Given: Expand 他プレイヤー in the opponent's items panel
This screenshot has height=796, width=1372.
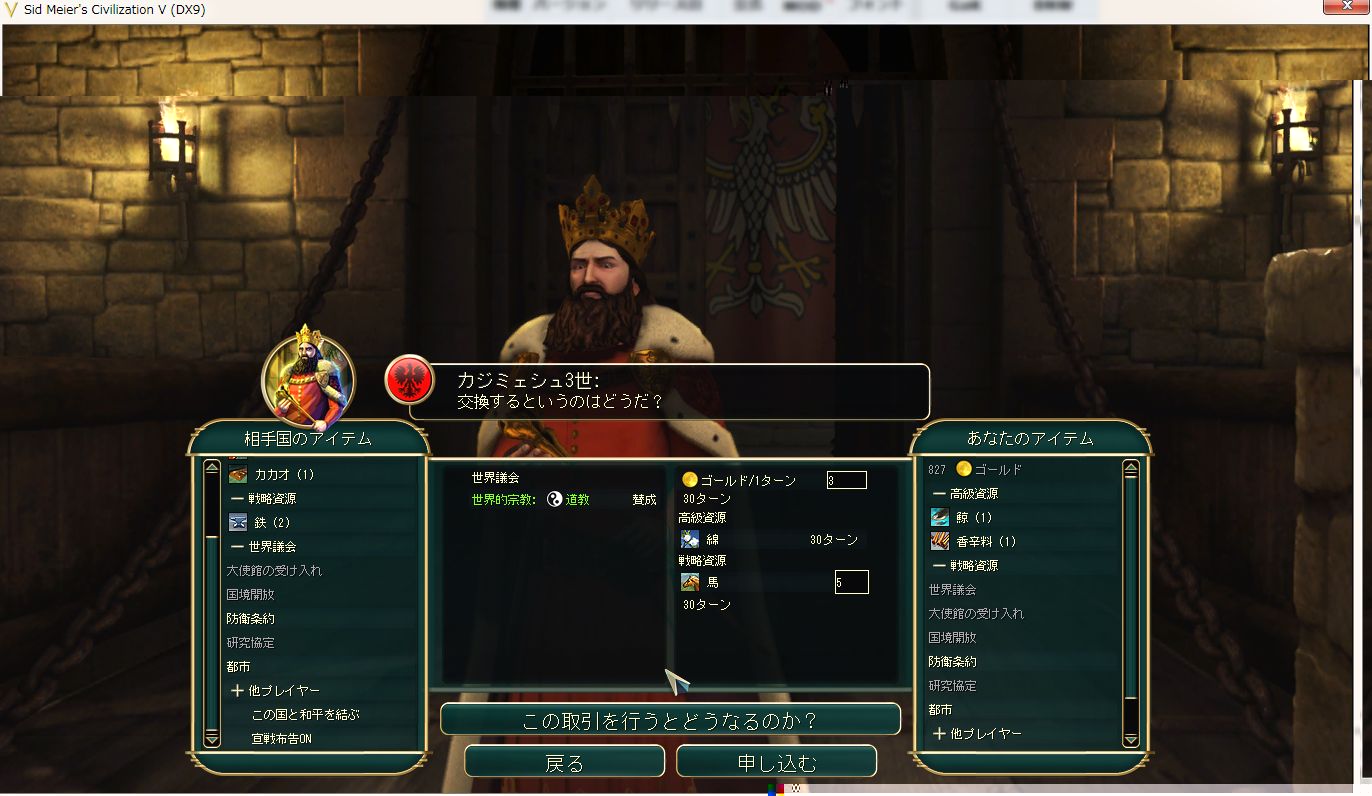Looking at the screenshot, I should 237,691.
